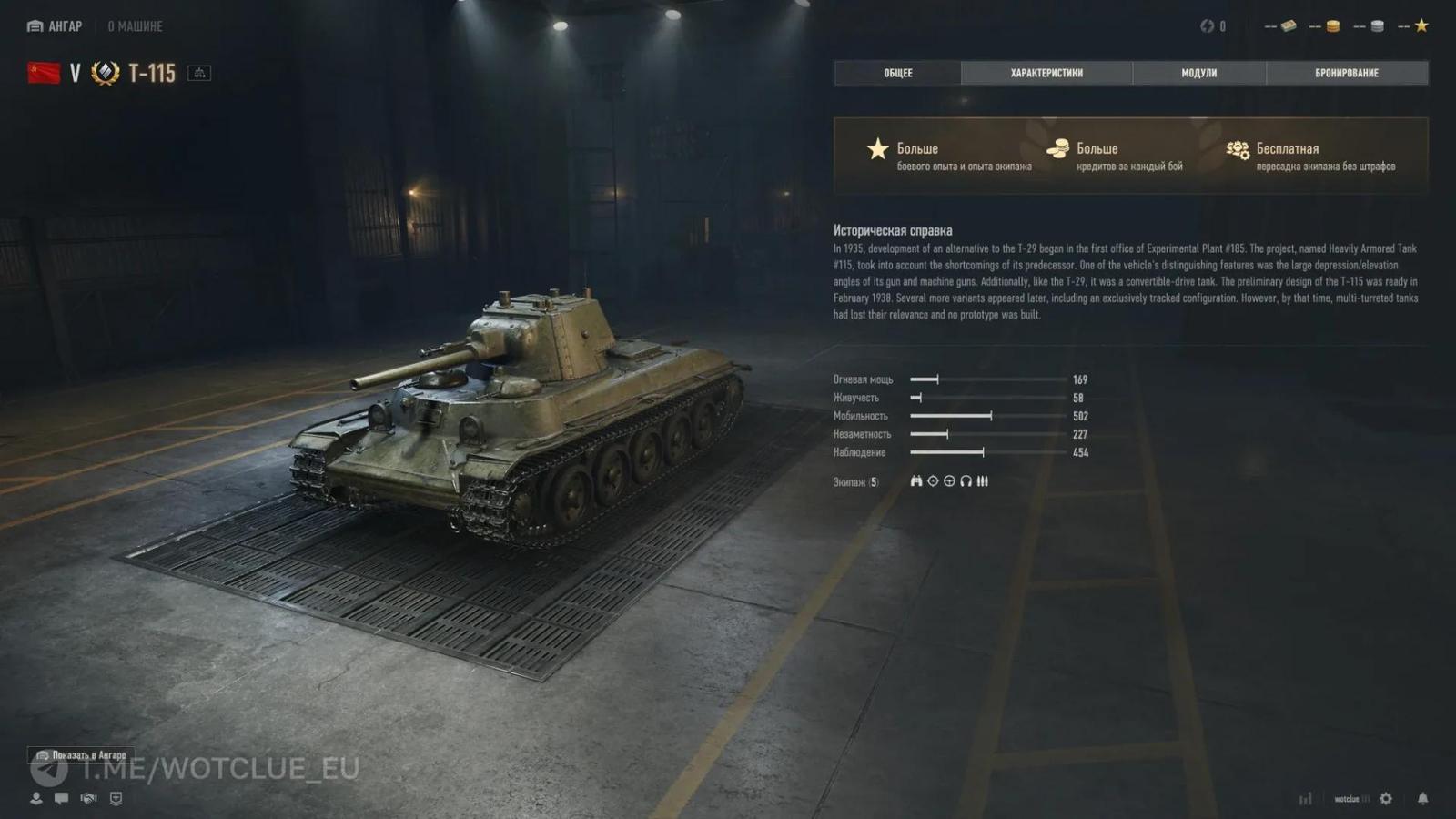
Task: Open the free experience star icon
Action: (x=1421, y=25)
